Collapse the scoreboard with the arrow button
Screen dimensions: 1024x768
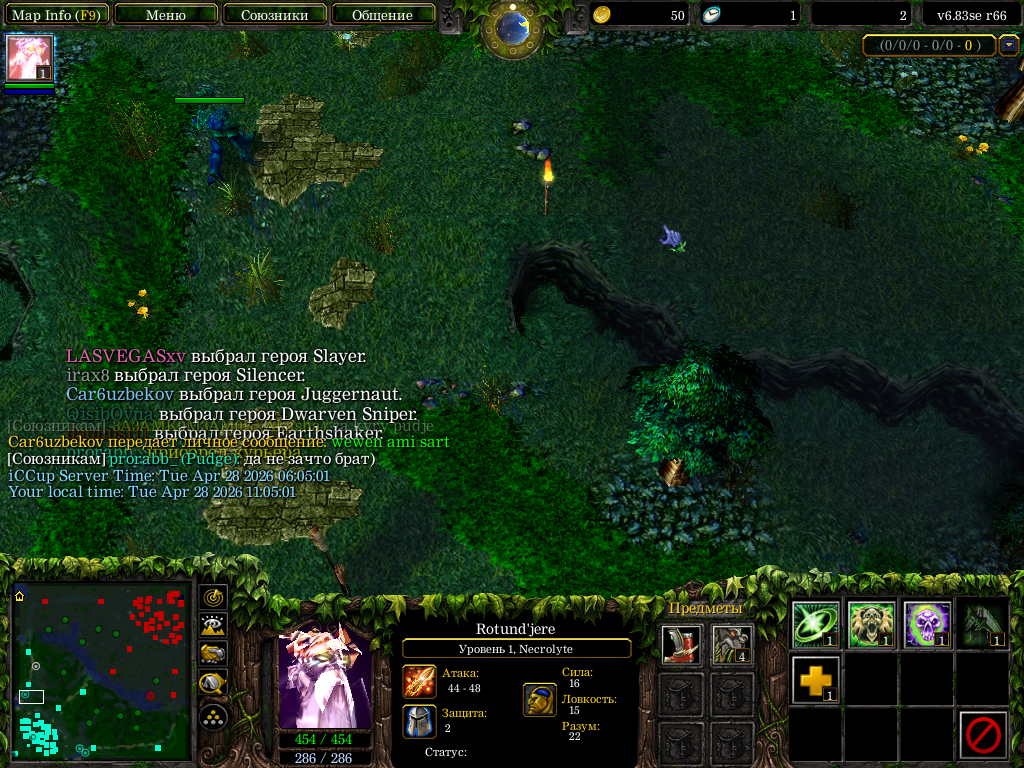[x=1009, y=45]
